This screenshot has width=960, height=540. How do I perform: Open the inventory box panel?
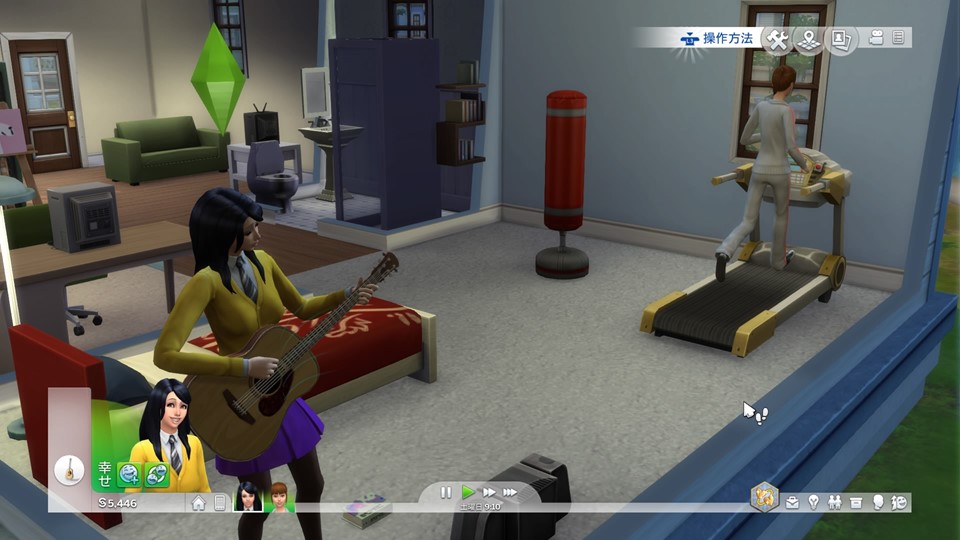pos(856,502)
